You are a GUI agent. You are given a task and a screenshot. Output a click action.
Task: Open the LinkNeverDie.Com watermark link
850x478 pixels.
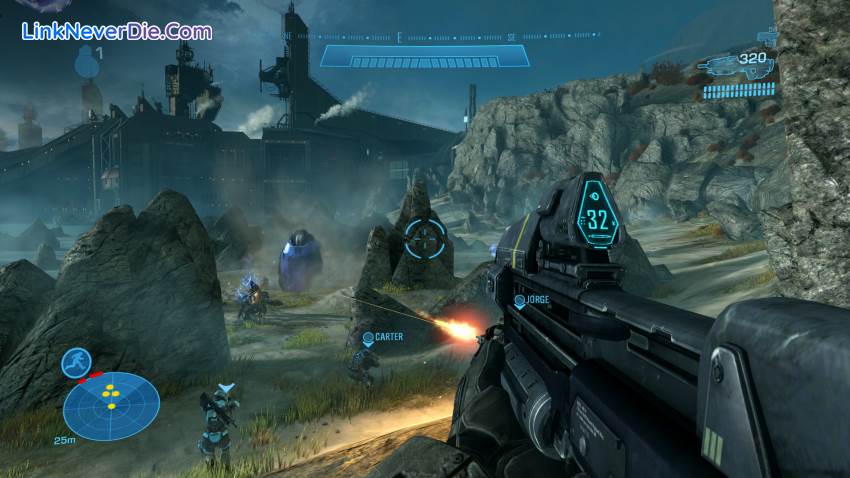(117, 32)
